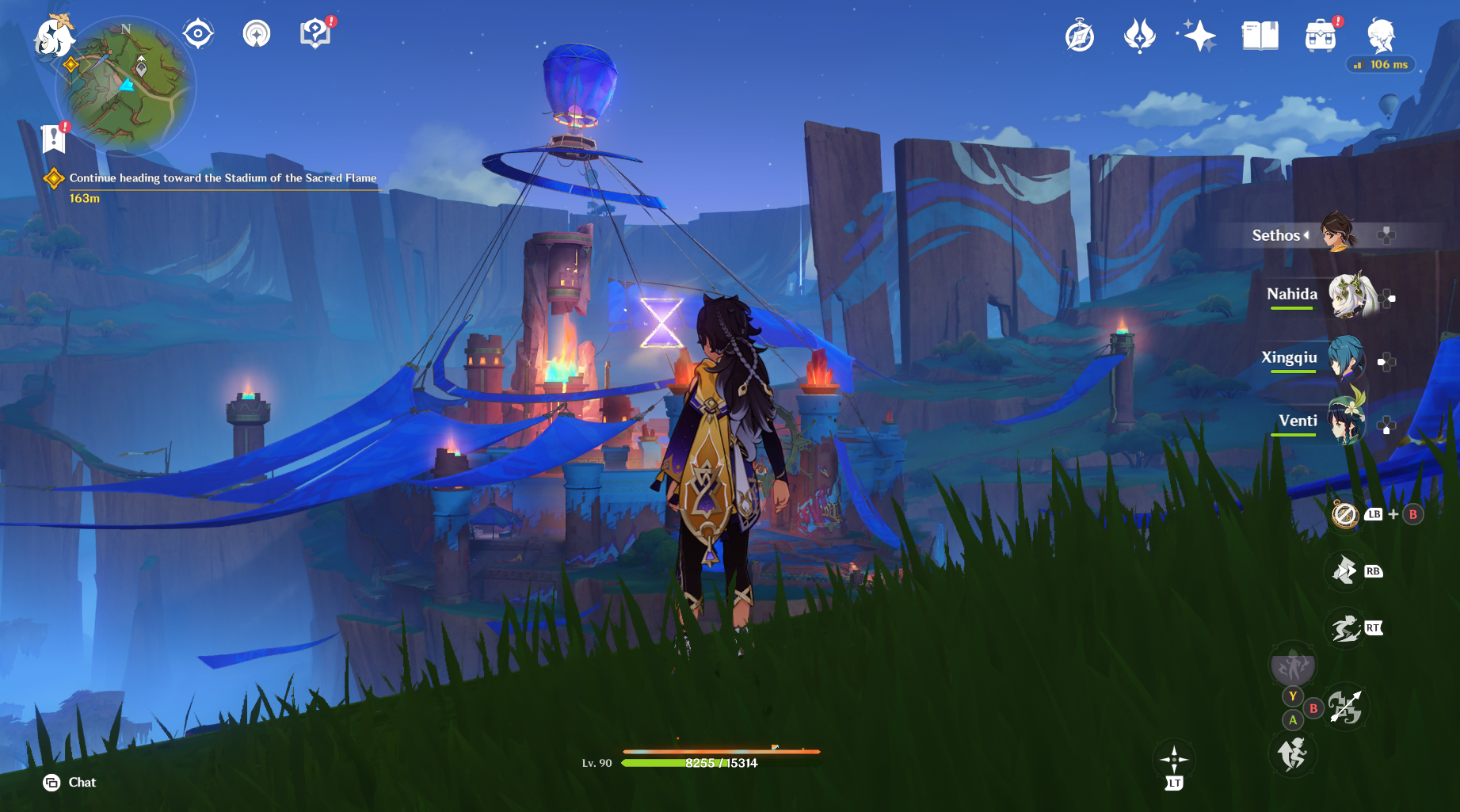Open the Wish sparkle star icon
1460x812 pixels.
click(x=1199, y=36)
